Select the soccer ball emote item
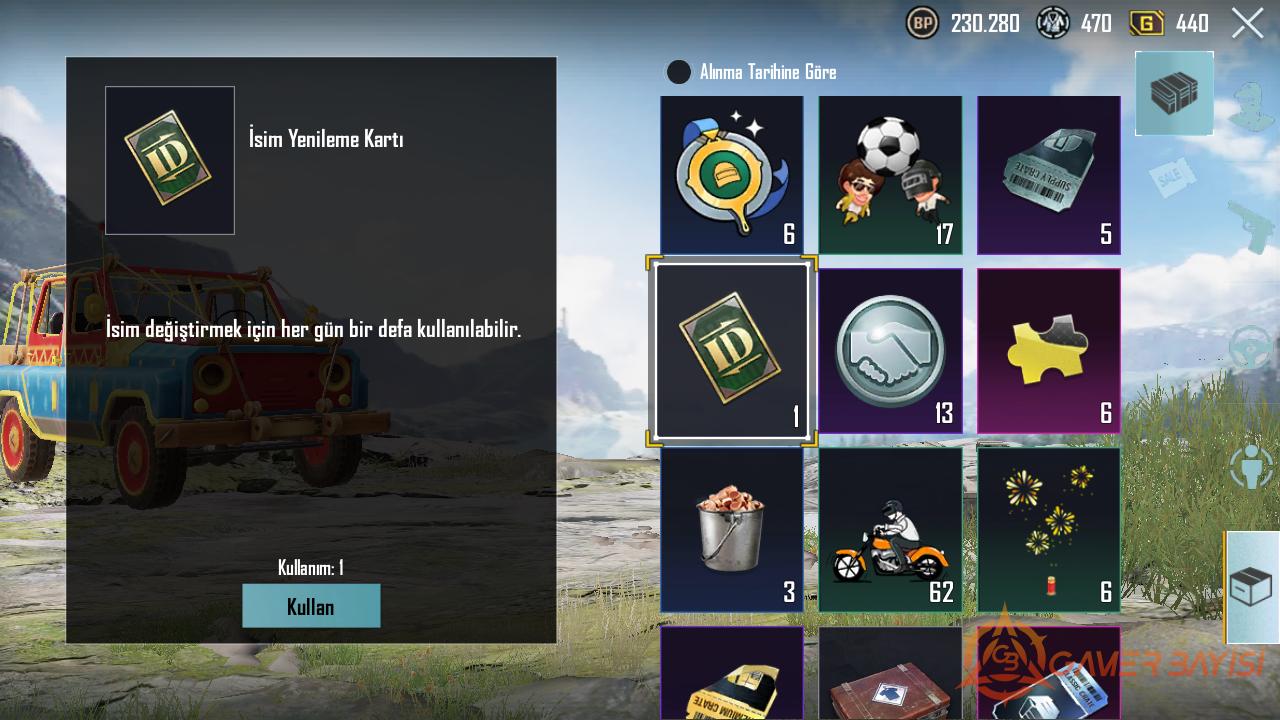1280x720 pixels. [x=890, y=175]
